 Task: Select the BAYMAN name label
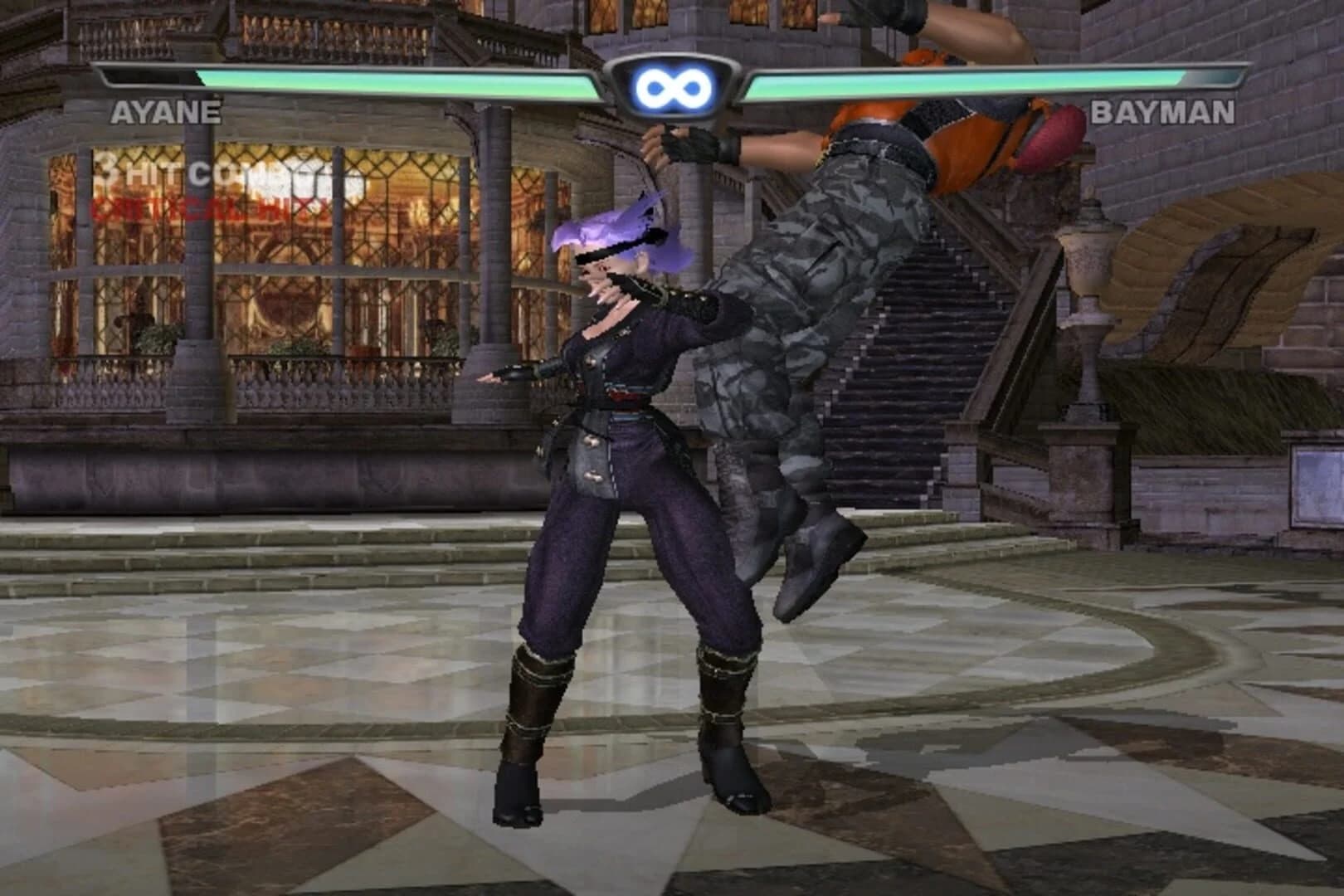coord(1161,112)
